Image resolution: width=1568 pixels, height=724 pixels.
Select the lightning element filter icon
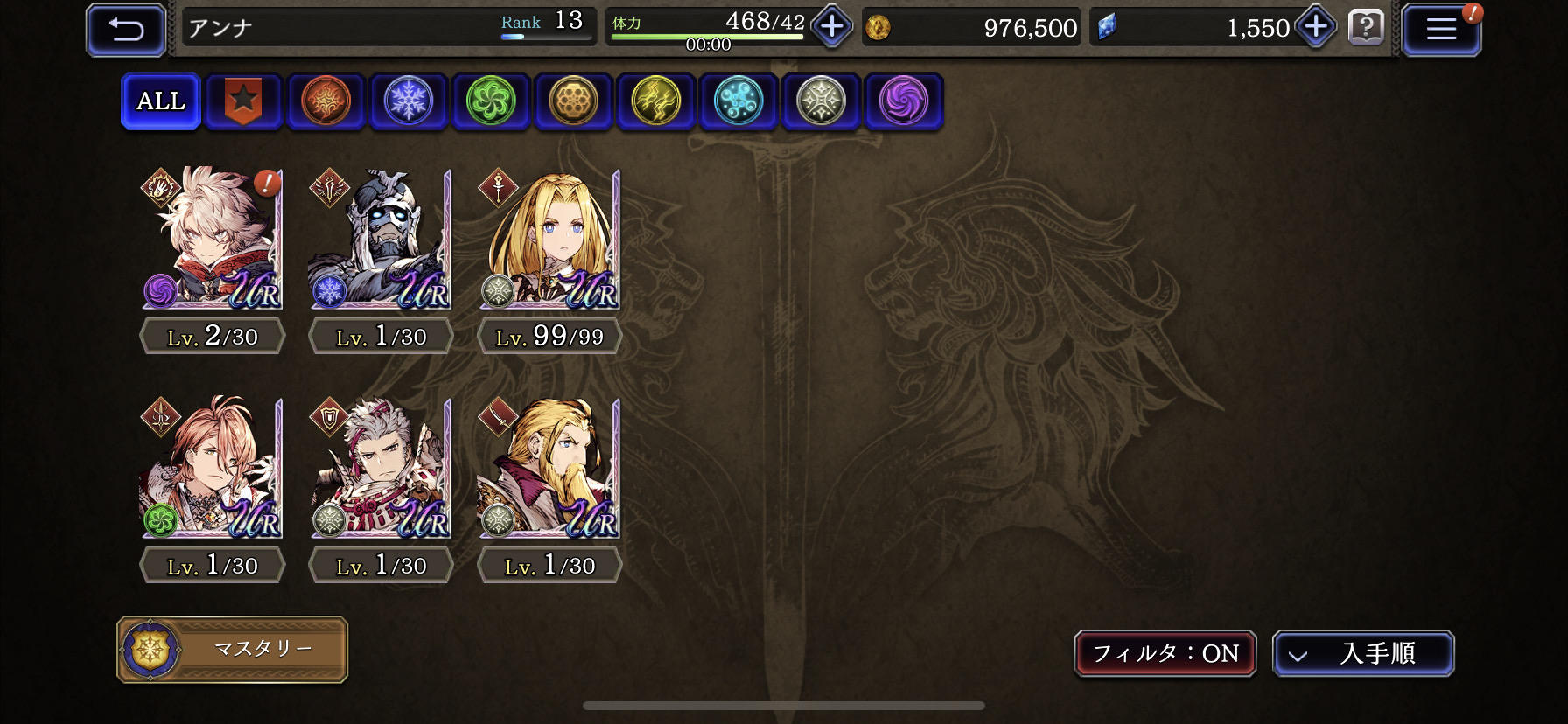pyautogui.click(x=655, y=101)
